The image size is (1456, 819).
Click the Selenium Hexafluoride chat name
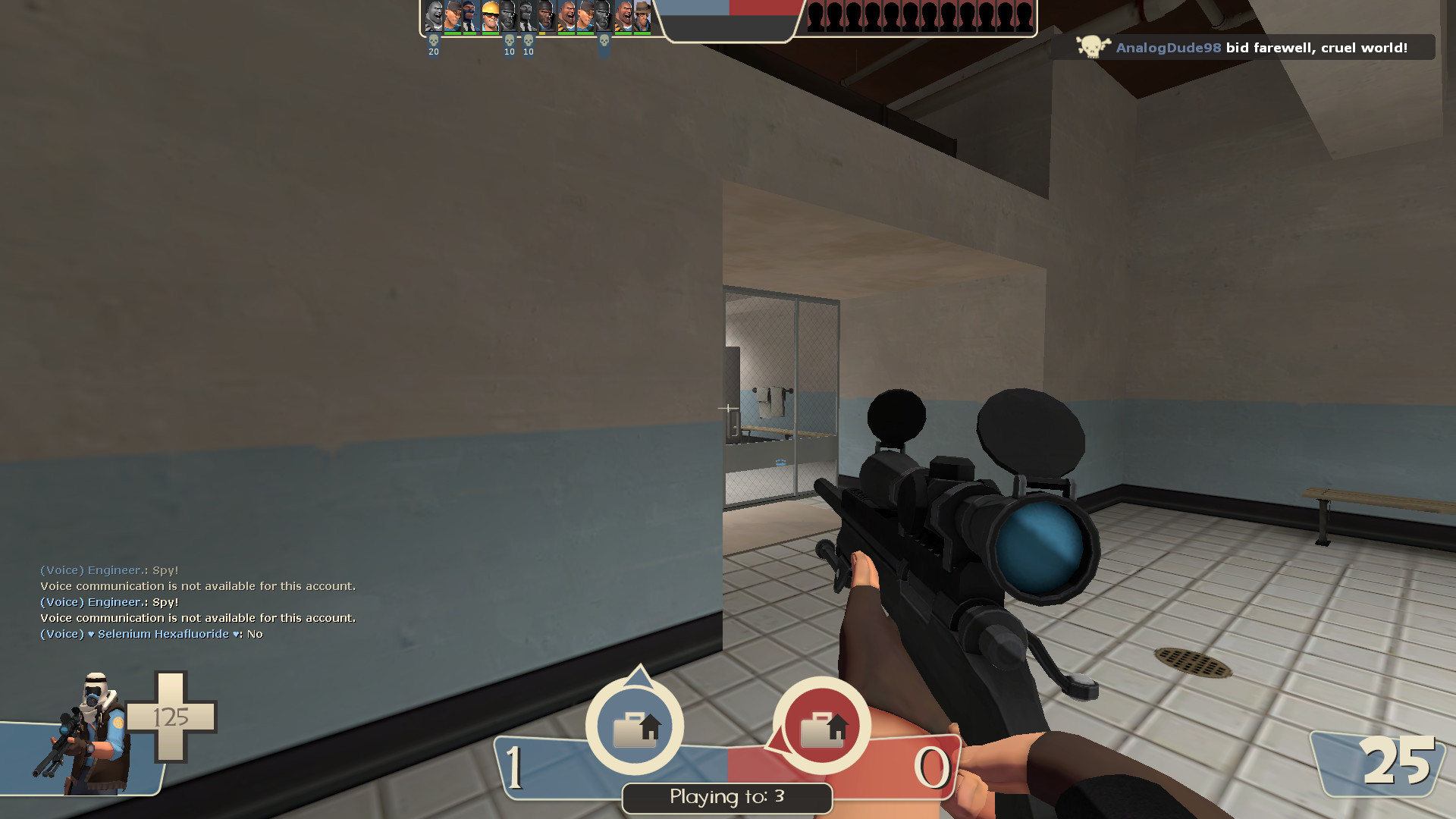tap(162, 633)
